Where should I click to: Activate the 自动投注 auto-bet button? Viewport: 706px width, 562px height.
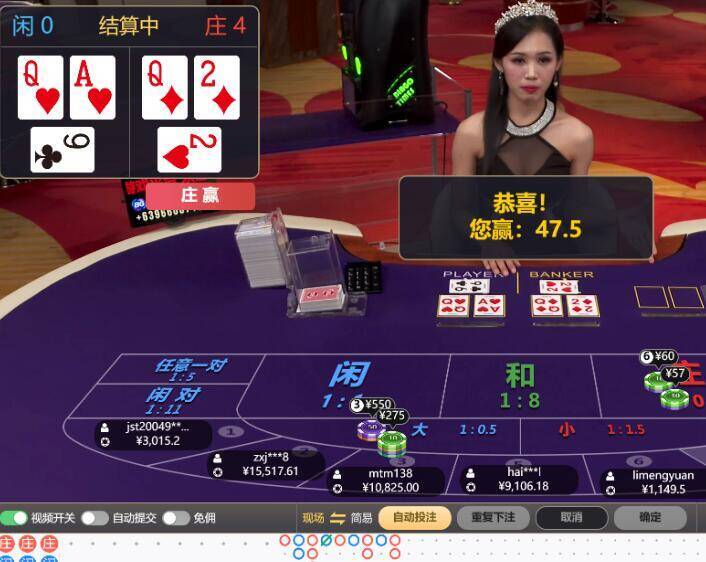(415, 518)
